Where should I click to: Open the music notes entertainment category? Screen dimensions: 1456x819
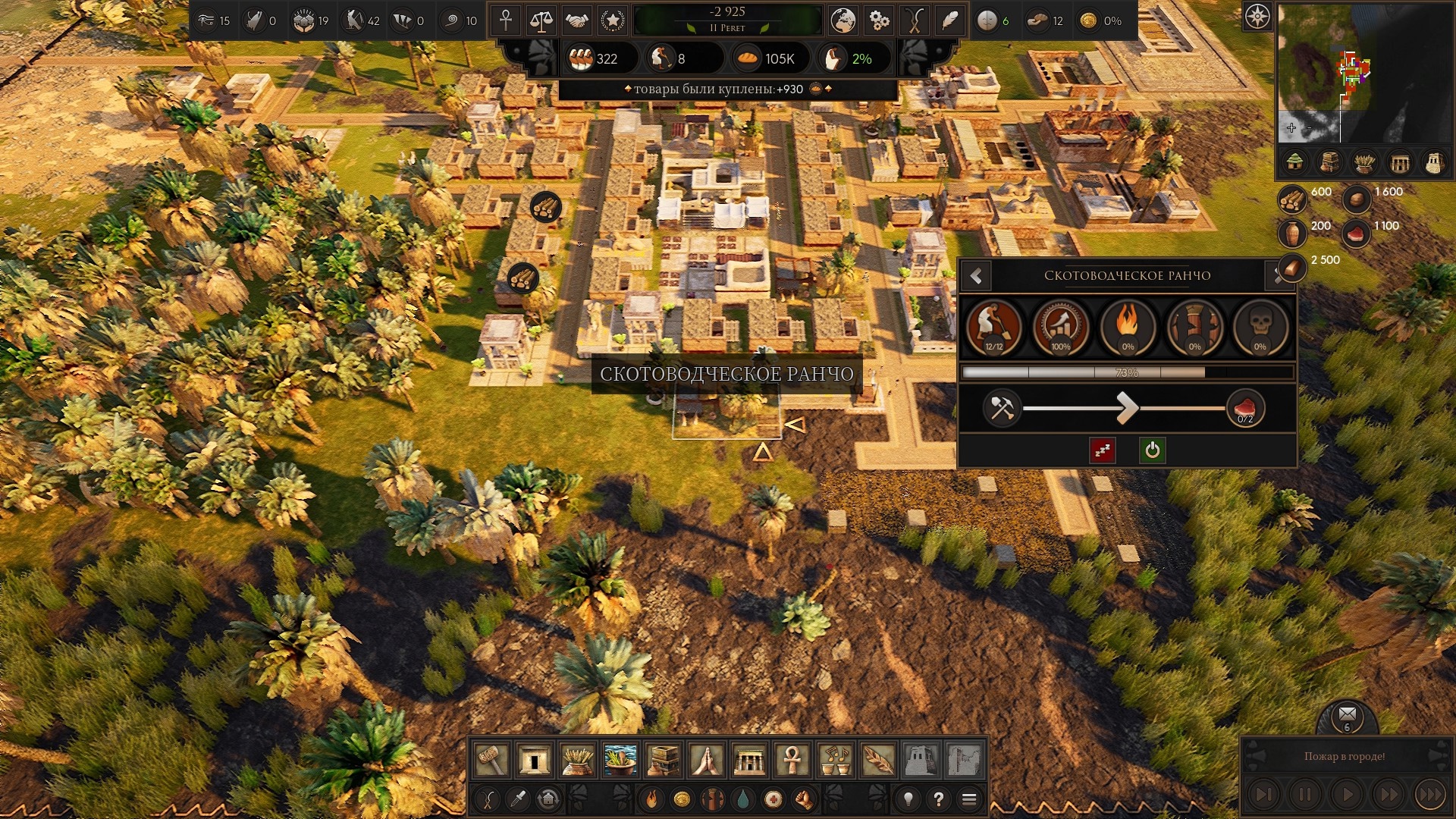[835, 759]
